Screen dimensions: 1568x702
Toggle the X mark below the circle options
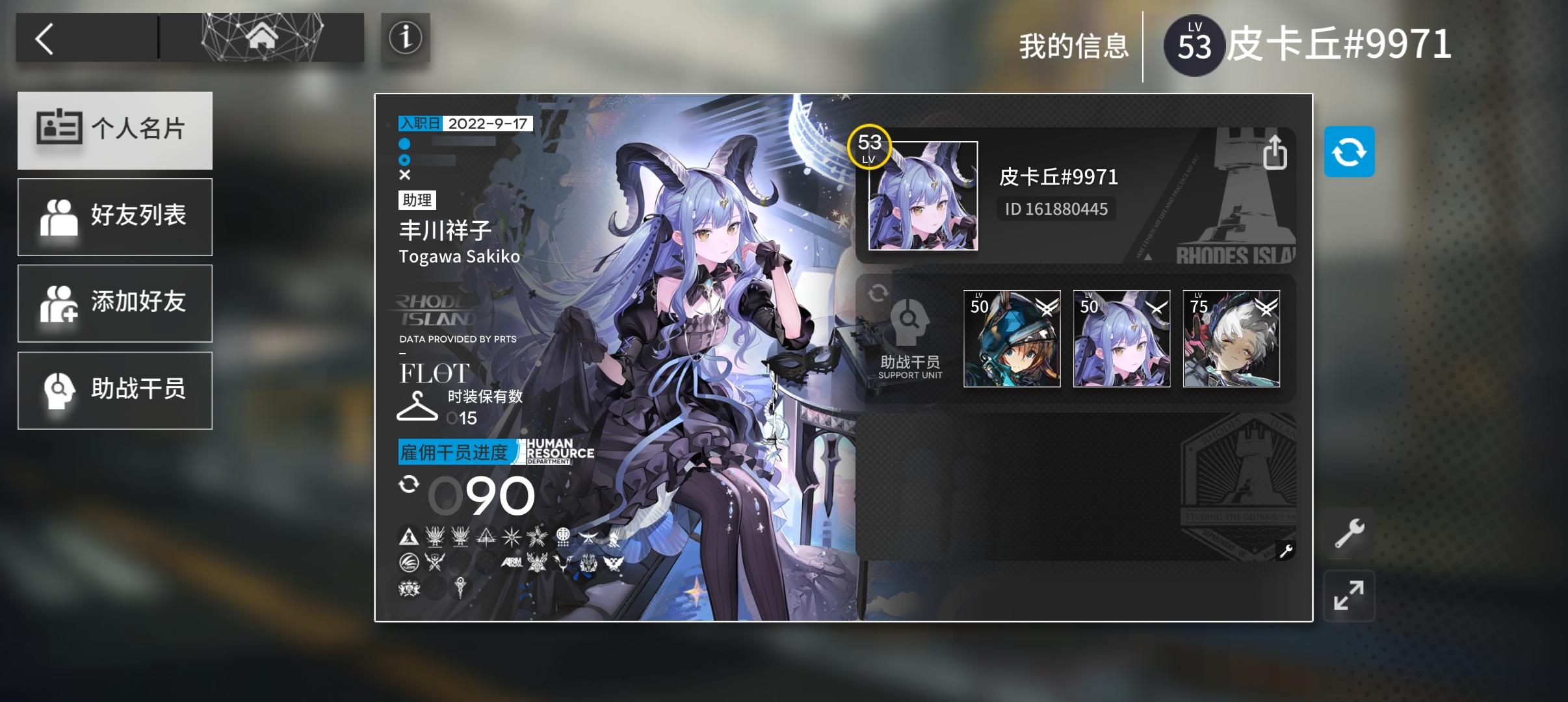pos(406,174)
